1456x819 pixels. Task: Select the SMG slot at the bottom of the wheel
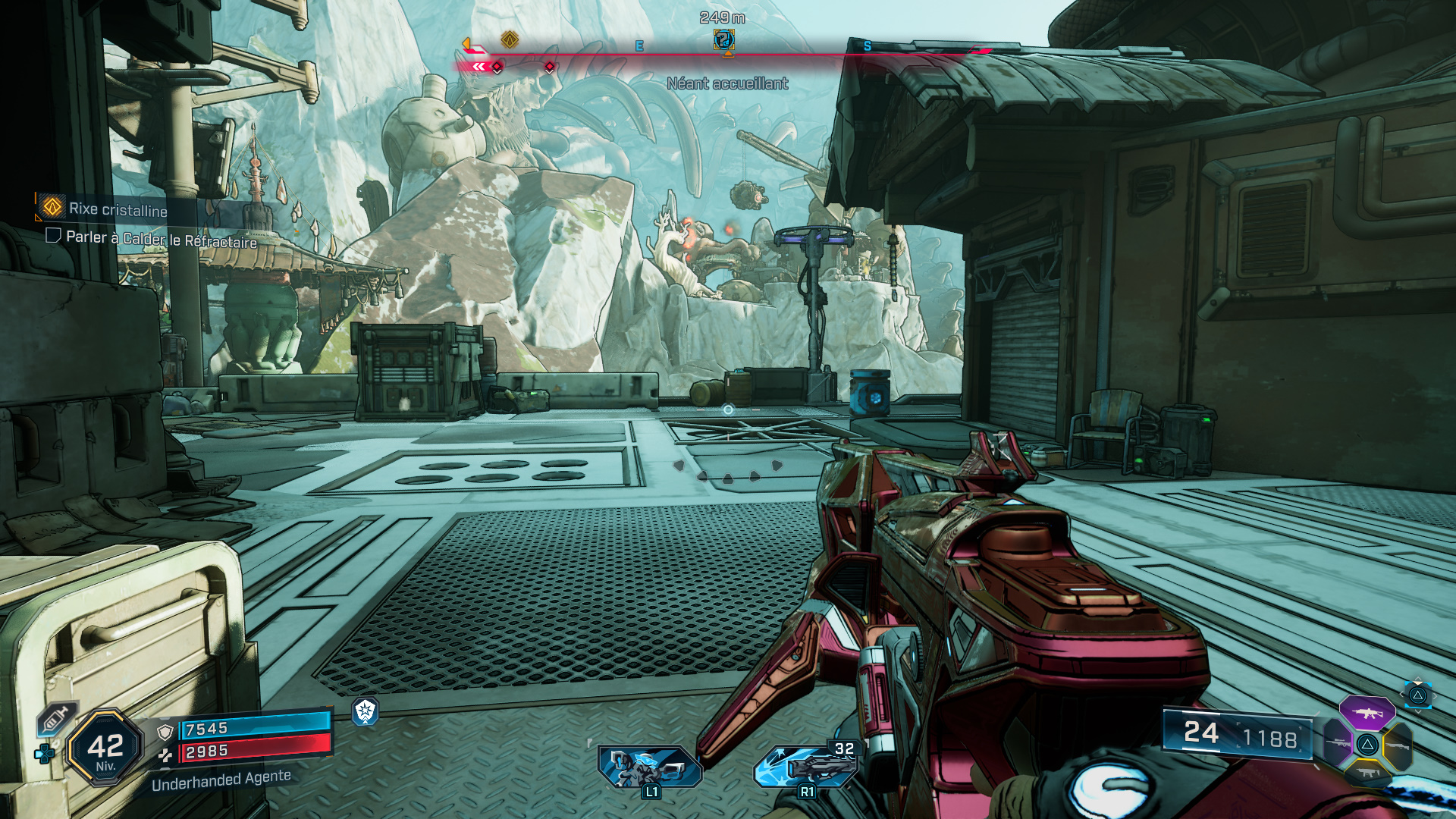click(1367, 773)
